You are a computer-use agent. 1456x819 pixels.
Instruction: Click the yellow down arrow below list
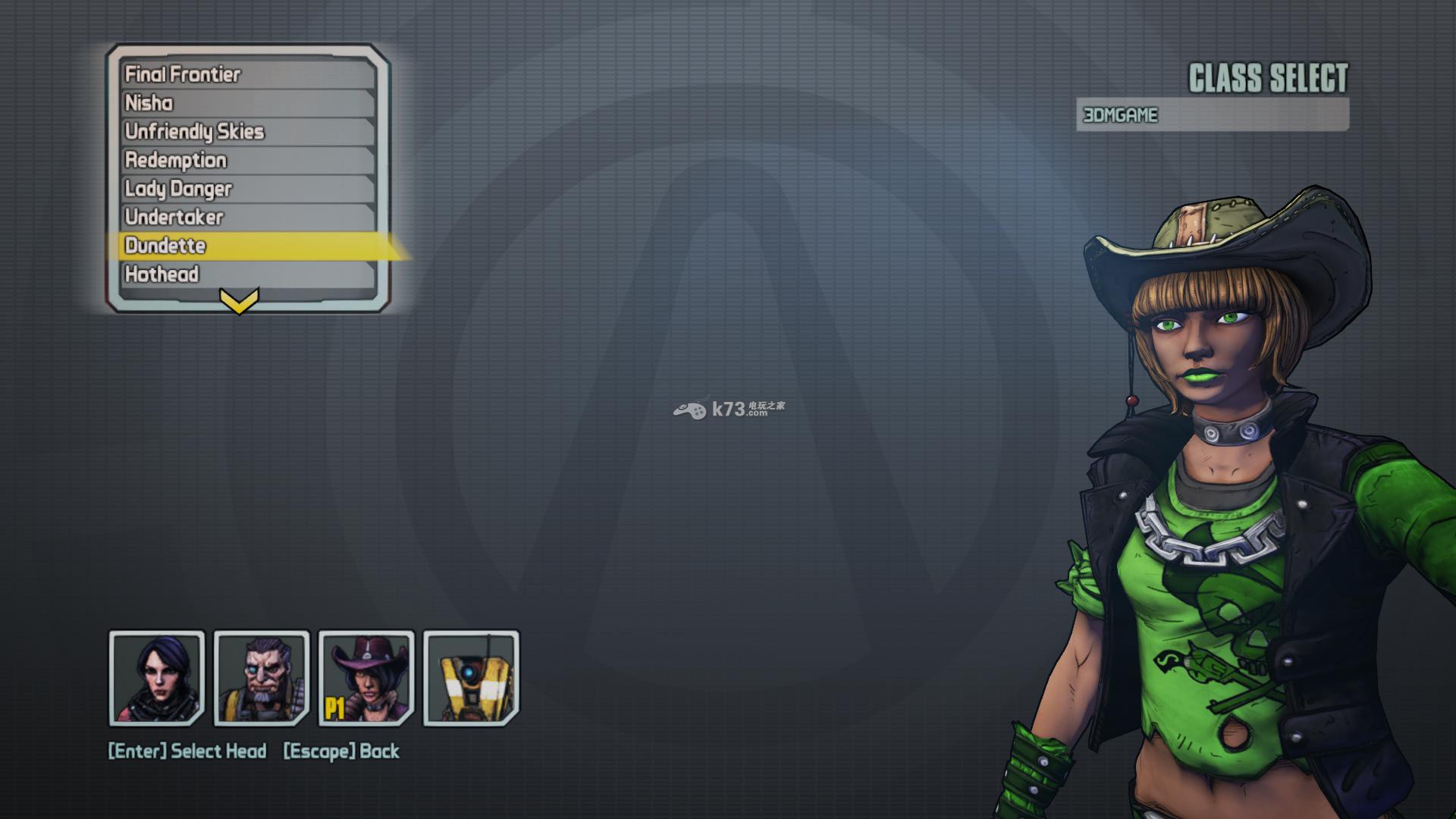click(239, 301)
